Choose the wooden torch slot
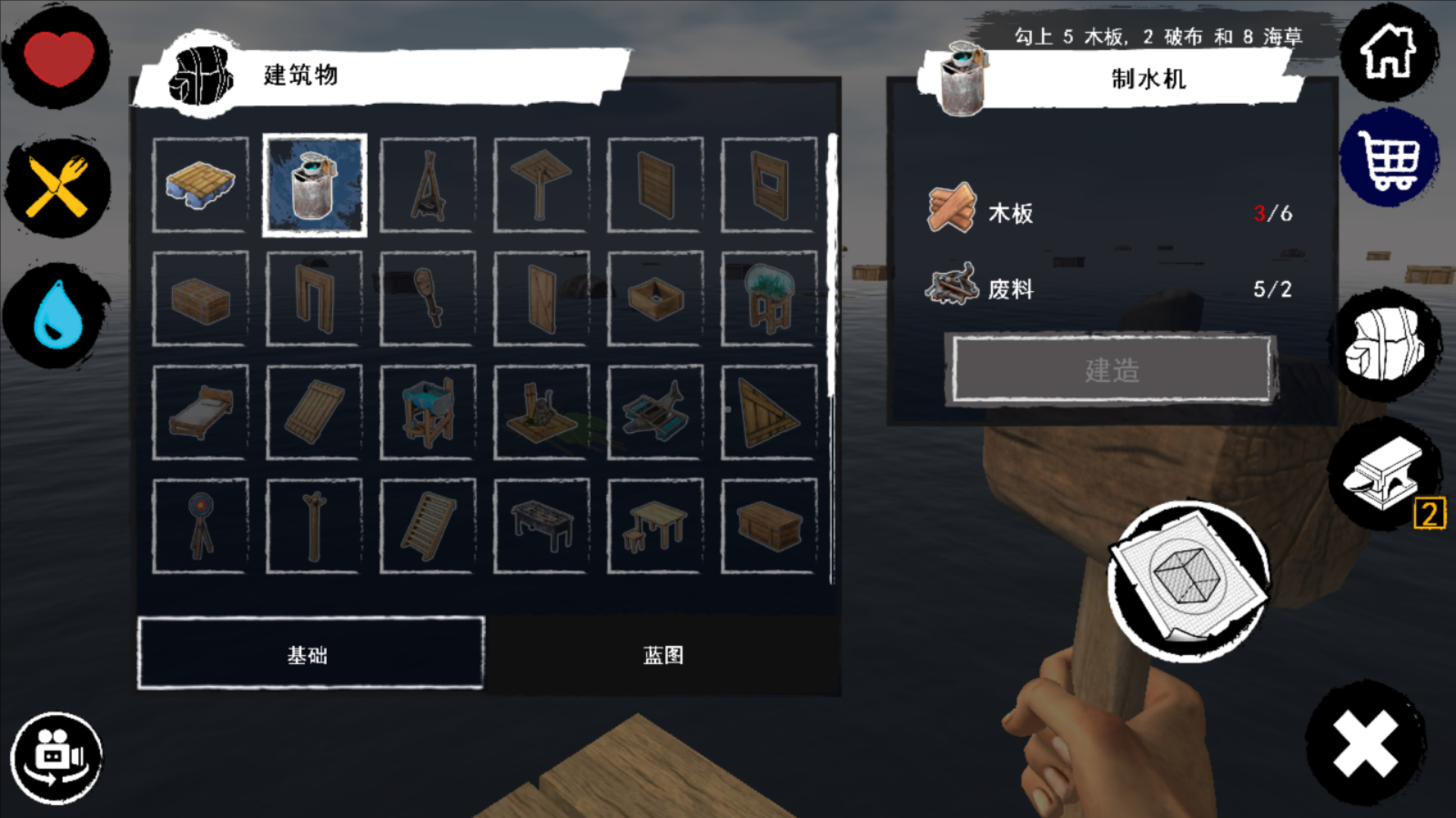The width and height of the screenshot is (1456, 818). pyautogui.click(x=428, y=299)
